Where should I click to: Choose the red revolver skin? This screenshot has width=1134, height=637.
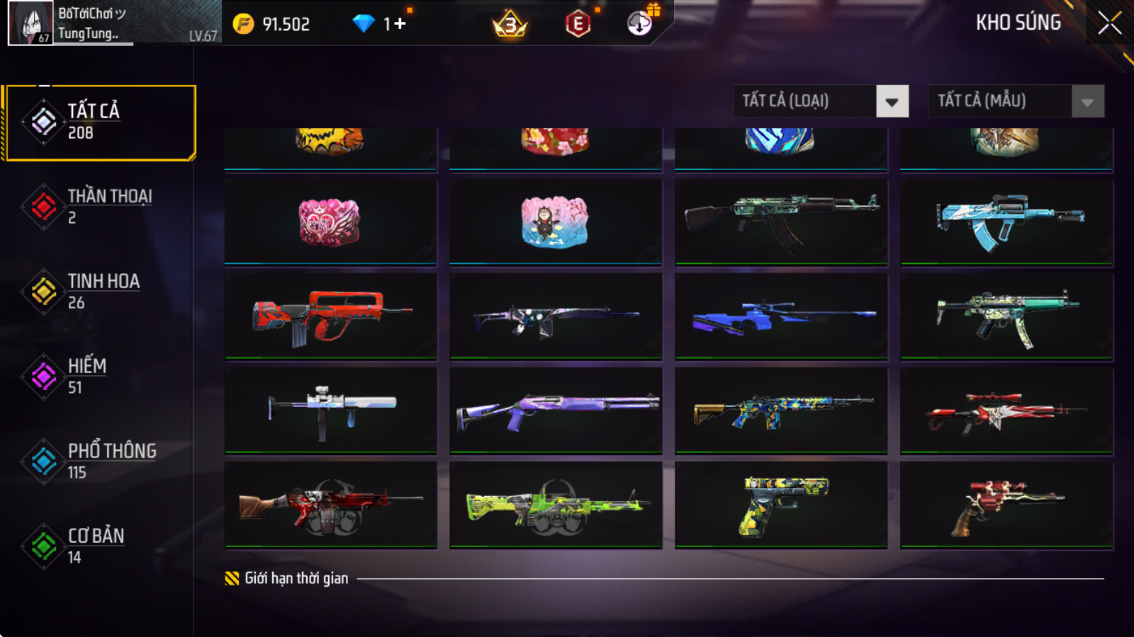point(1007,504)
